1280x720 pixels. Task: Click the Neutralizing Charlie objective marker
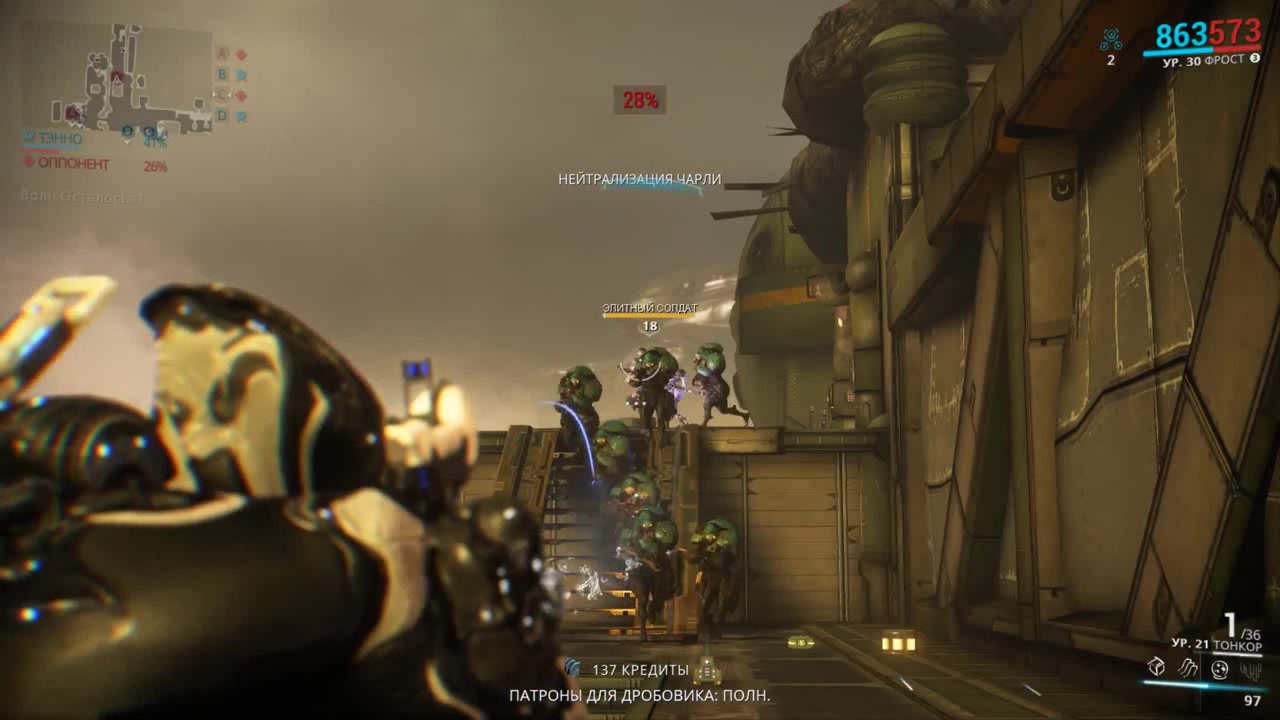coord(639,180)
